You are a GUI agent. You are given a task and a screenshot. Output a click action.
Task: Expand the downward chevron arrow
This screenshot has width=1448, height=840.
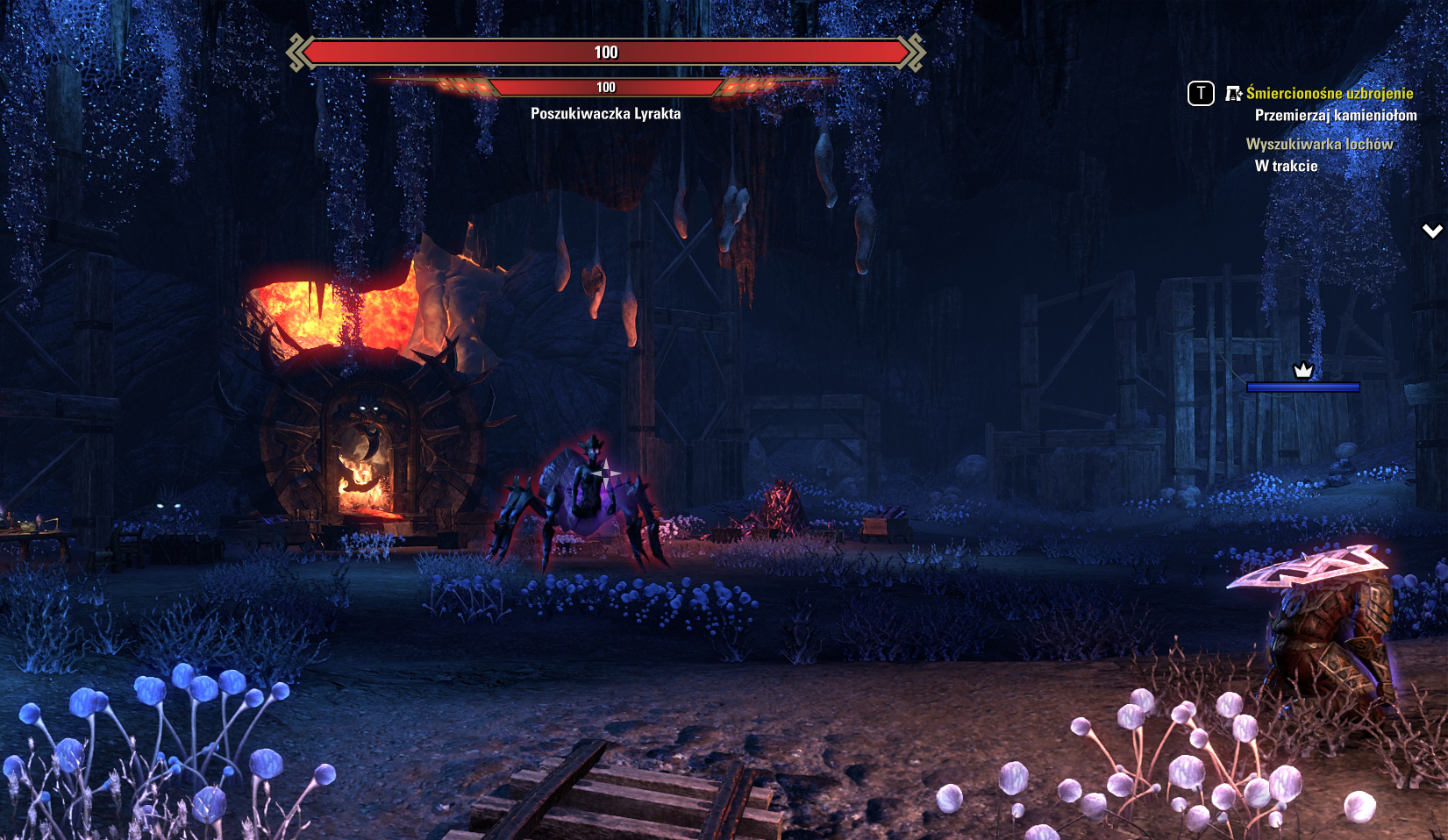click(x=1432, y=231)
